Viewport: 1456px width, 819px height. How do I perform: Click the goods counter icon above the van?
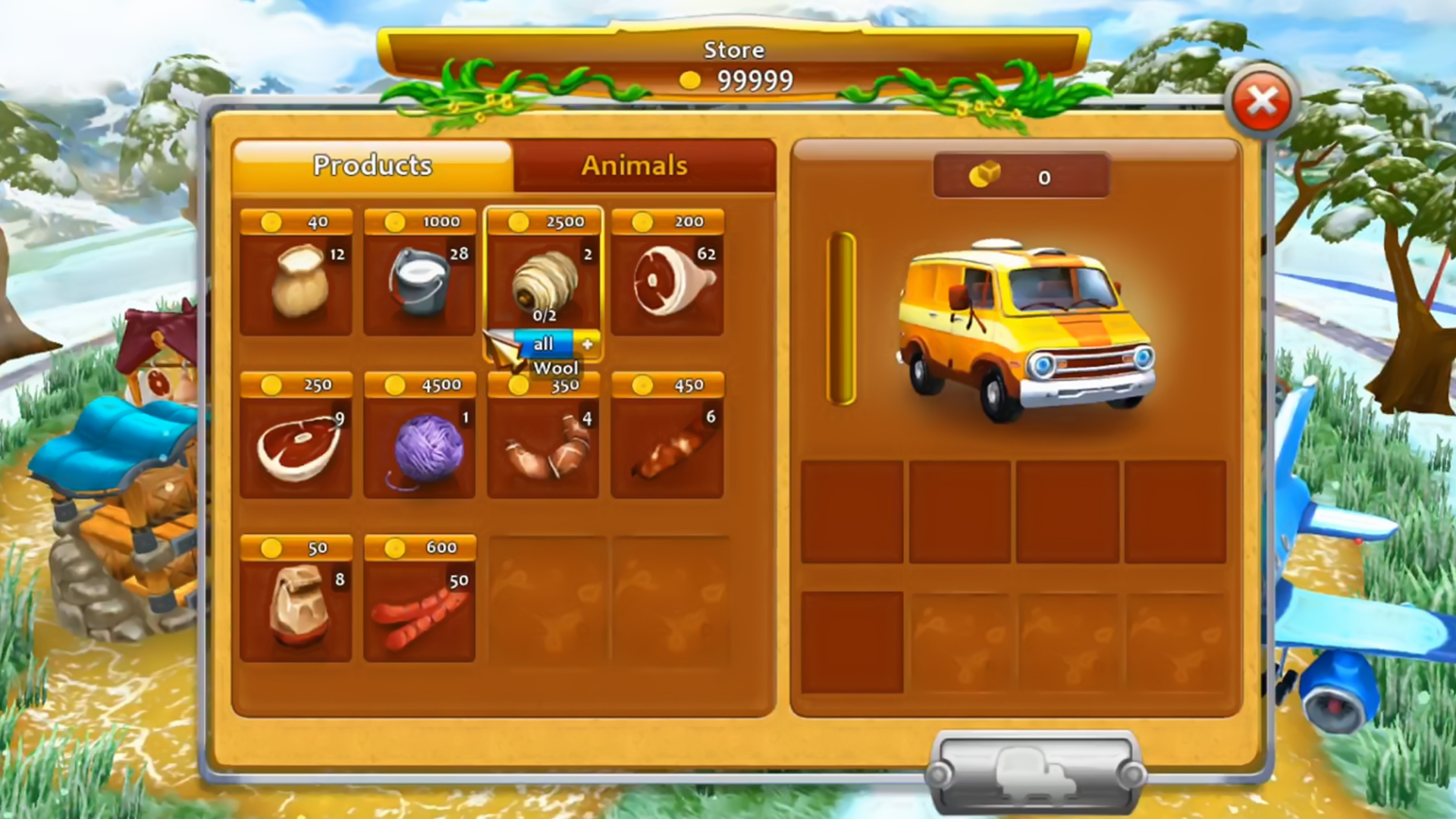[x=1019, y=178]
